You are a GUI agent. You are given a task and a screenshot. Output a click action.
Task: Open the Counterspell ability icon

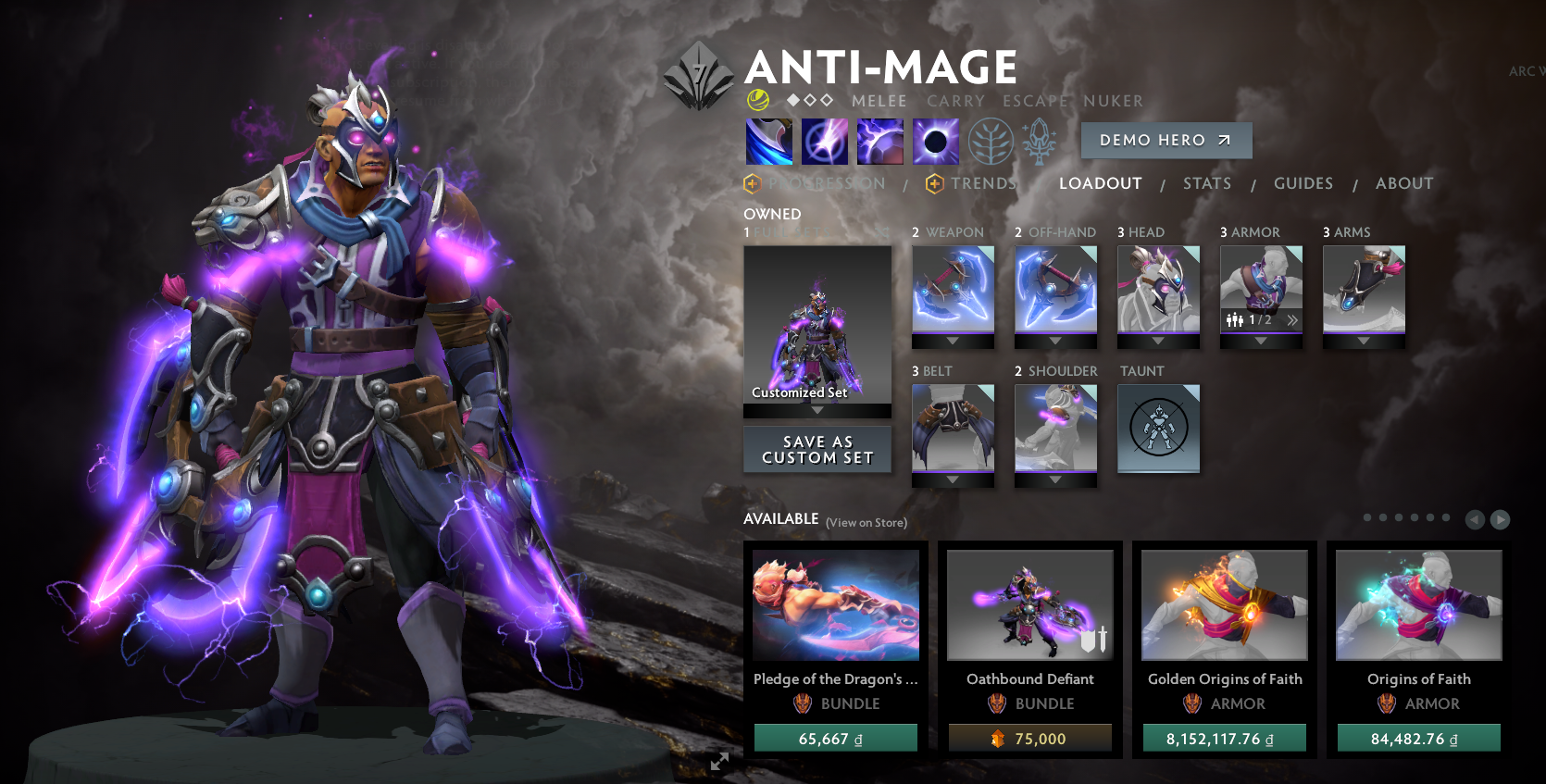pyautogui.click(x=879, y=141)
